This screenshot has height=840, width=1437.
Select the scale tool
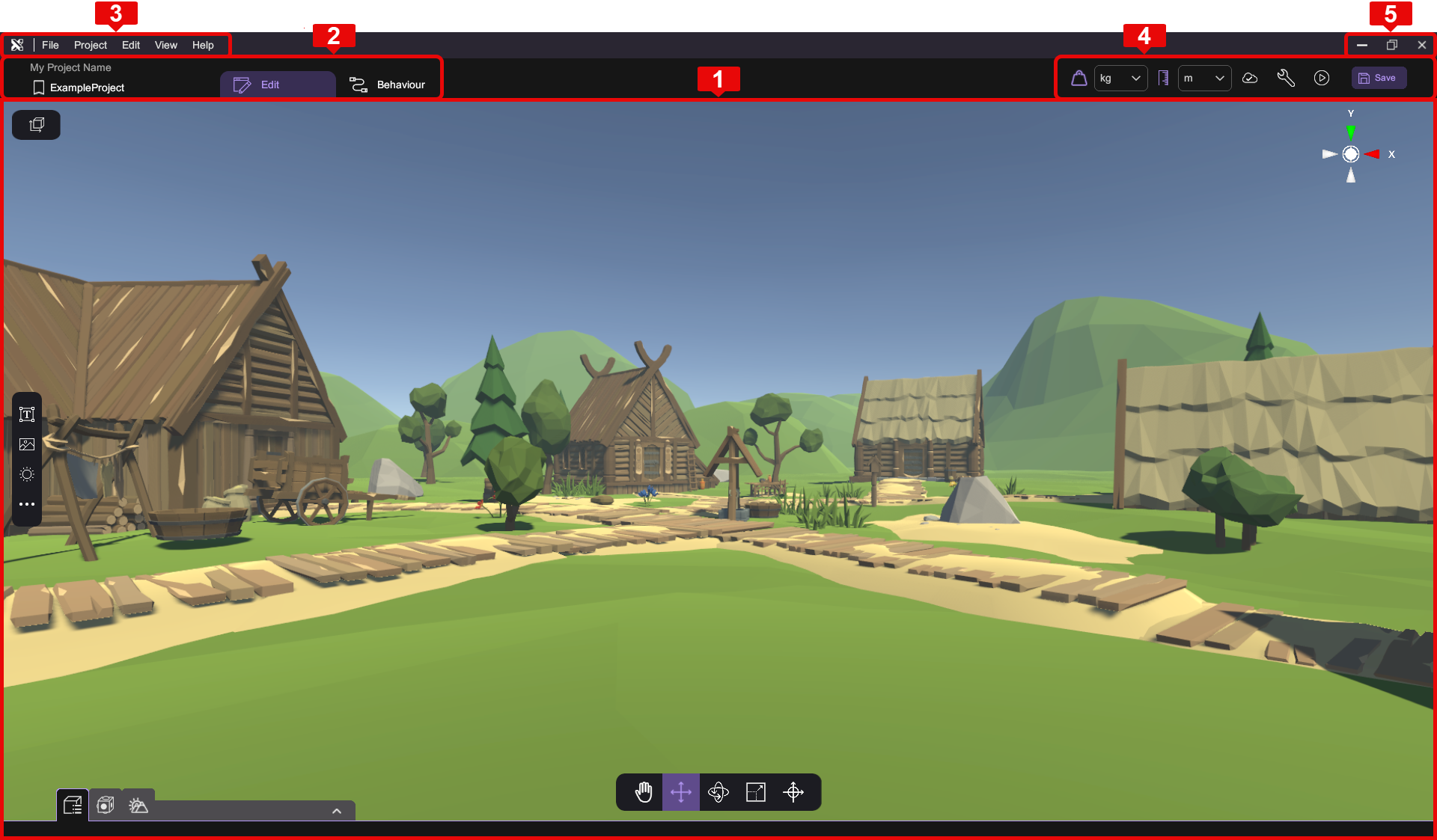tap(756, 792)
